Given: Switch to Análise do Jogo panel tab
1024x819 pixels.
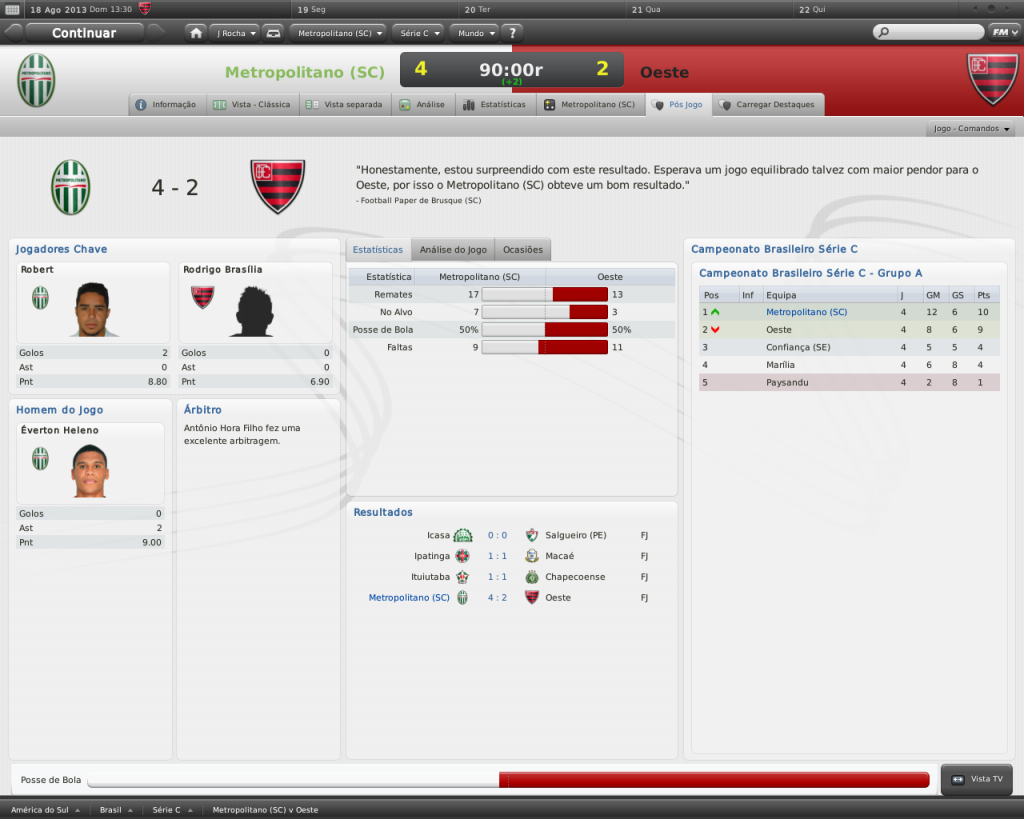Looking at the screenshot, I should pyautogui.click(x=453, y=249).
